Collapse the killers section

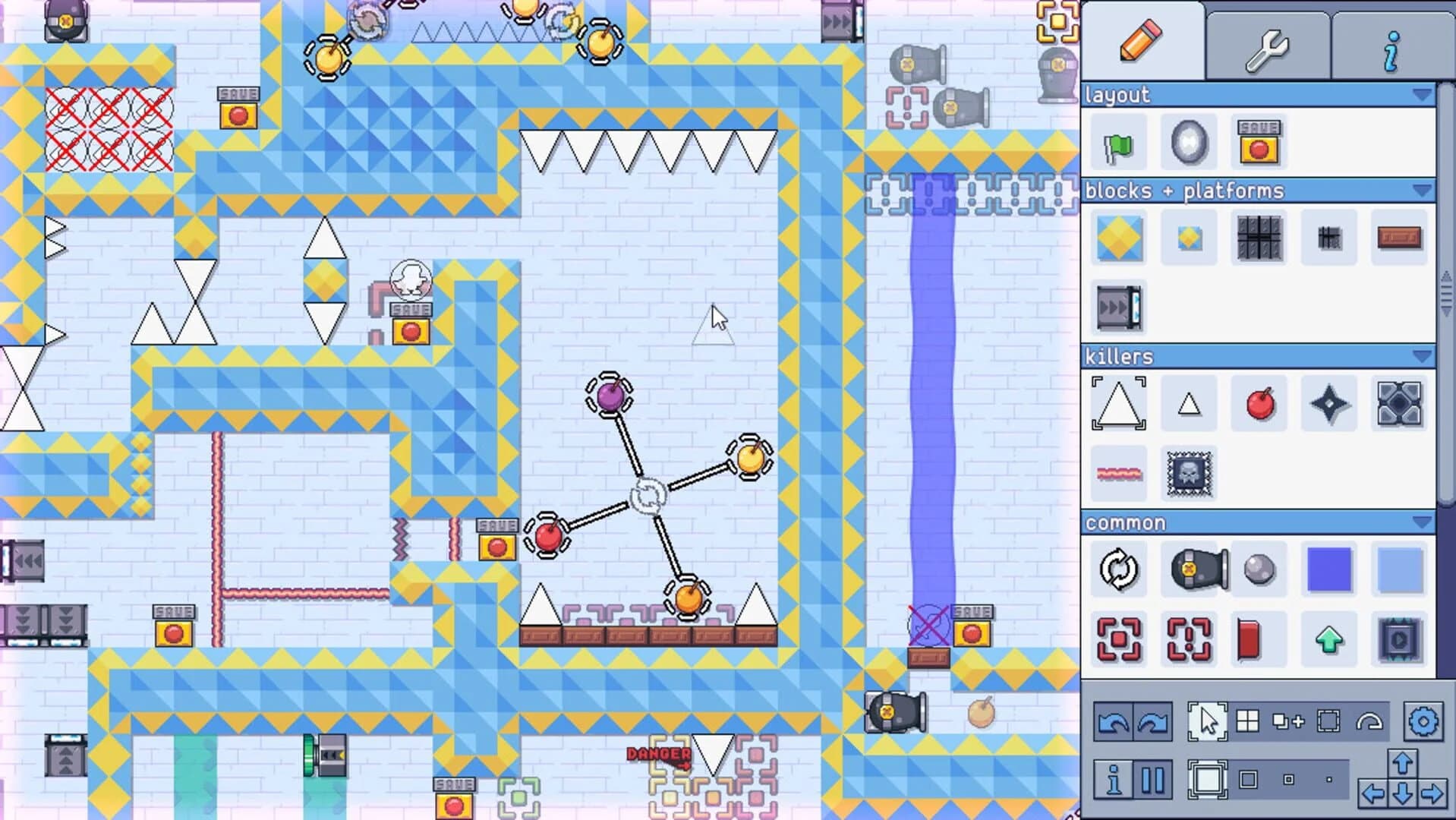coord(1421,355)
